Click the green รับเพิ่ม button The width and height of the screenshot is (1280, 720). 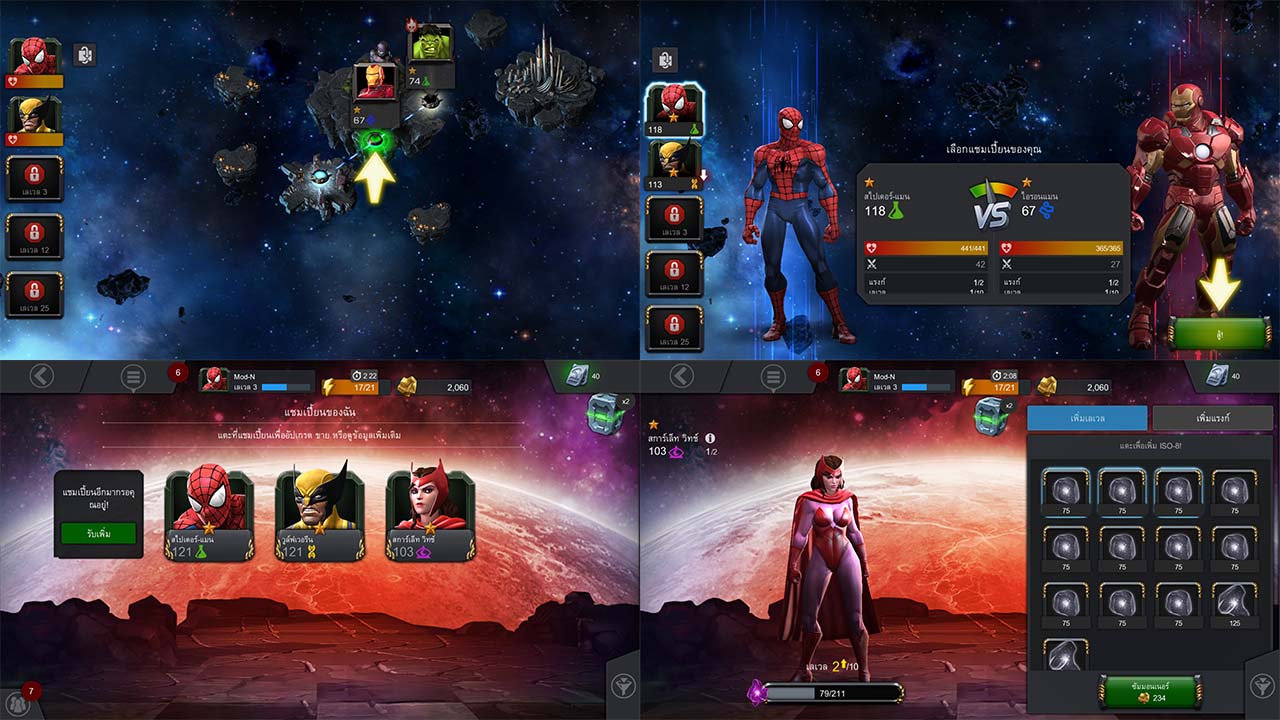click(x=98, y=533)
